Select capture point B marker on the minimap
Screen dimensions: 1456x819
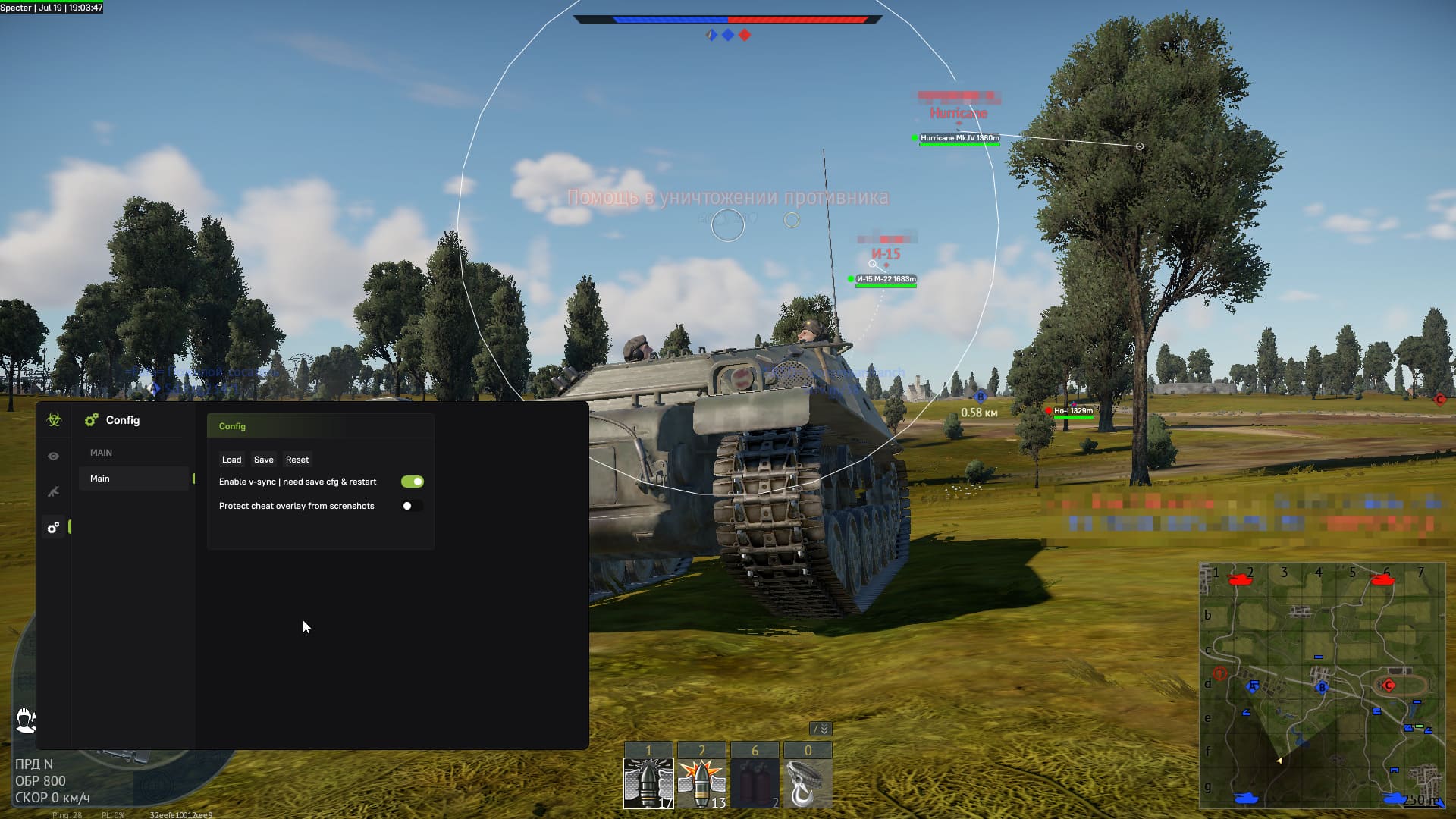(1322, 687)
